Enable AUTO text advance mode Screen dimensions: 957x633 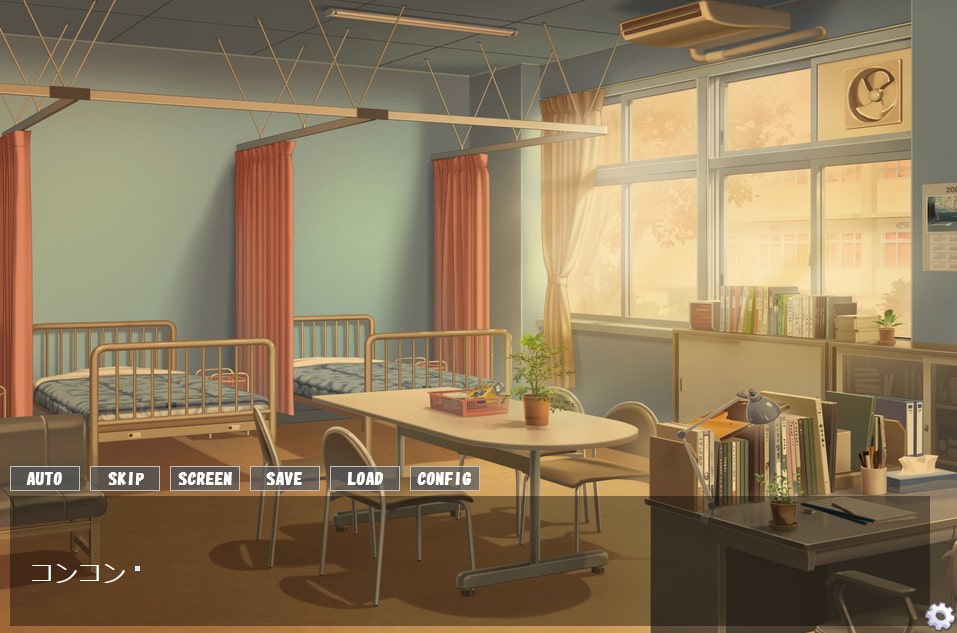tap(45, 479)
